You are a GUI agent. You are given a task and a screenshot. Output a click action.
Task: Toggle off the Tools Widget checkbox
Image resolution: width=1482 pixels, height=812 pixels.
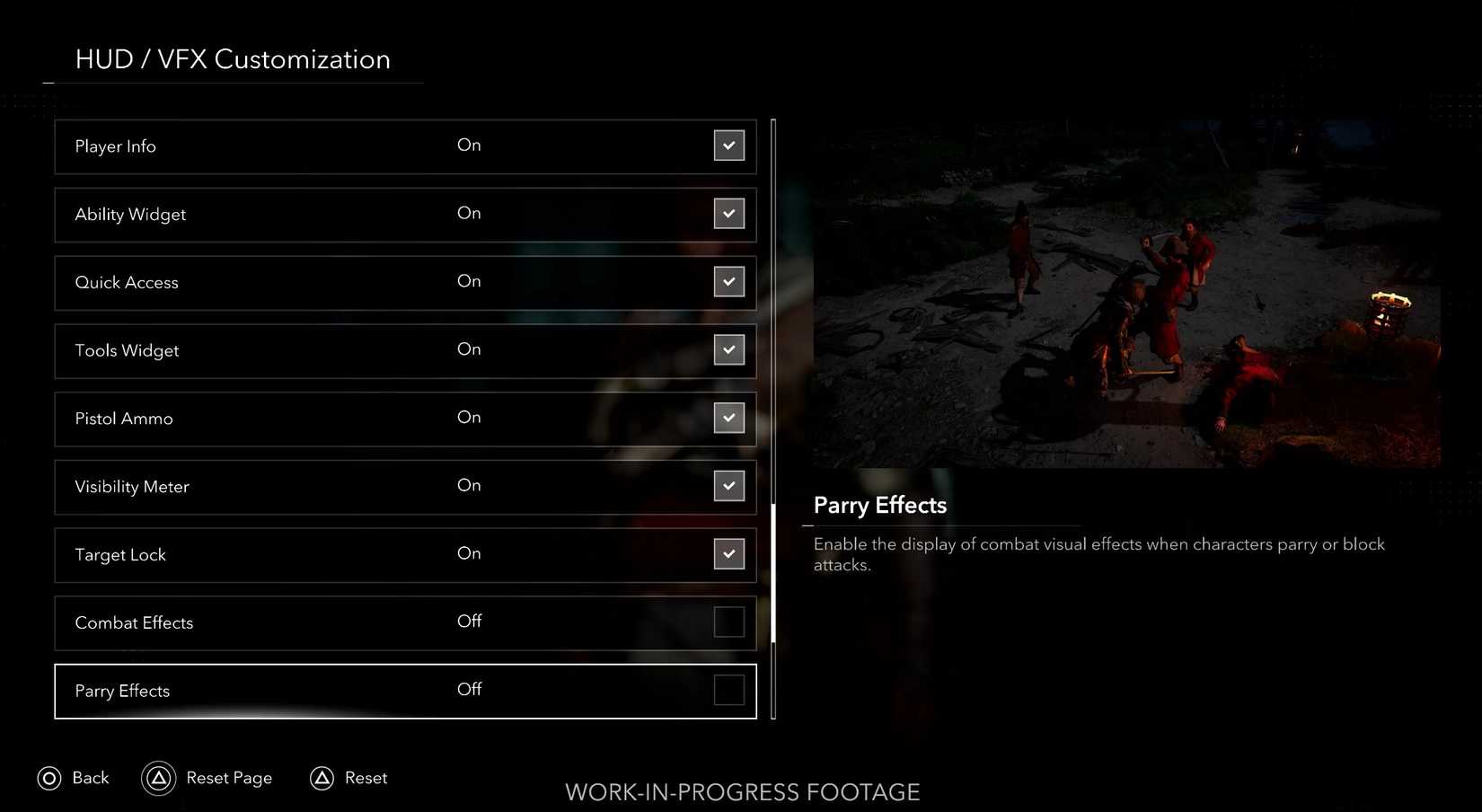tap(729, 349)
